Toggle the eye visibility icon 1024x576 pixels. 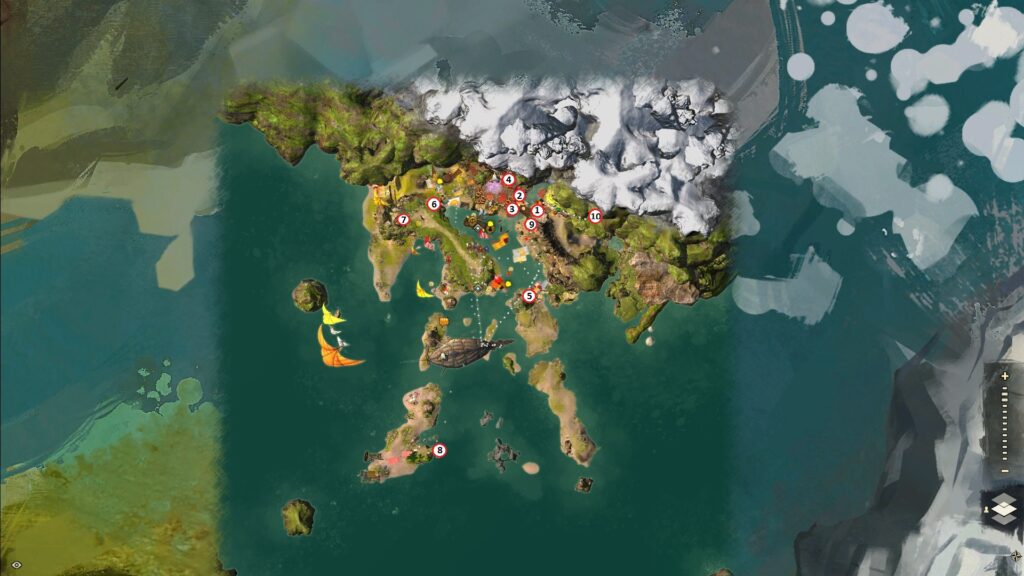16,565
